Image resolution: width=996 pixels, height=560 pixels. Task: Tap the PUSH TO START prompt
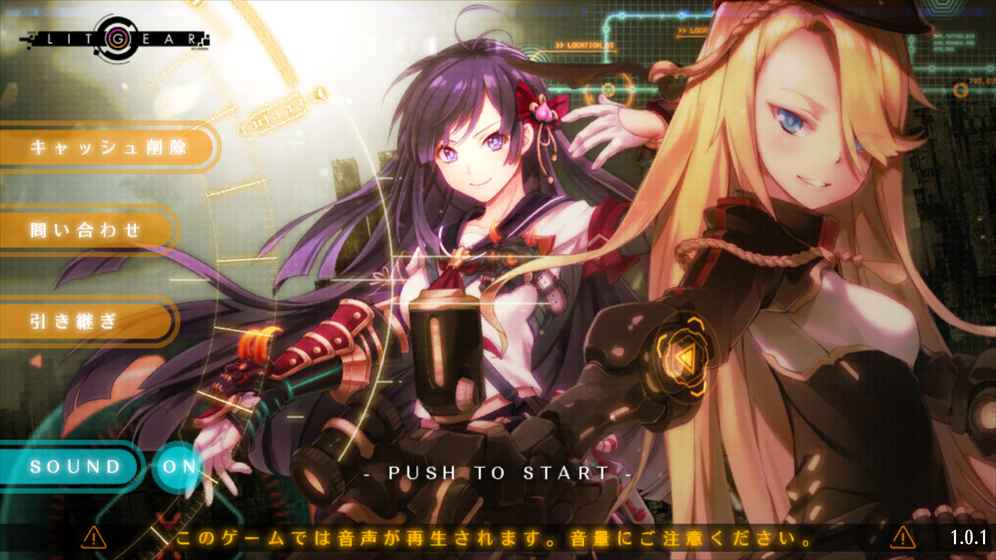(498, 473)
